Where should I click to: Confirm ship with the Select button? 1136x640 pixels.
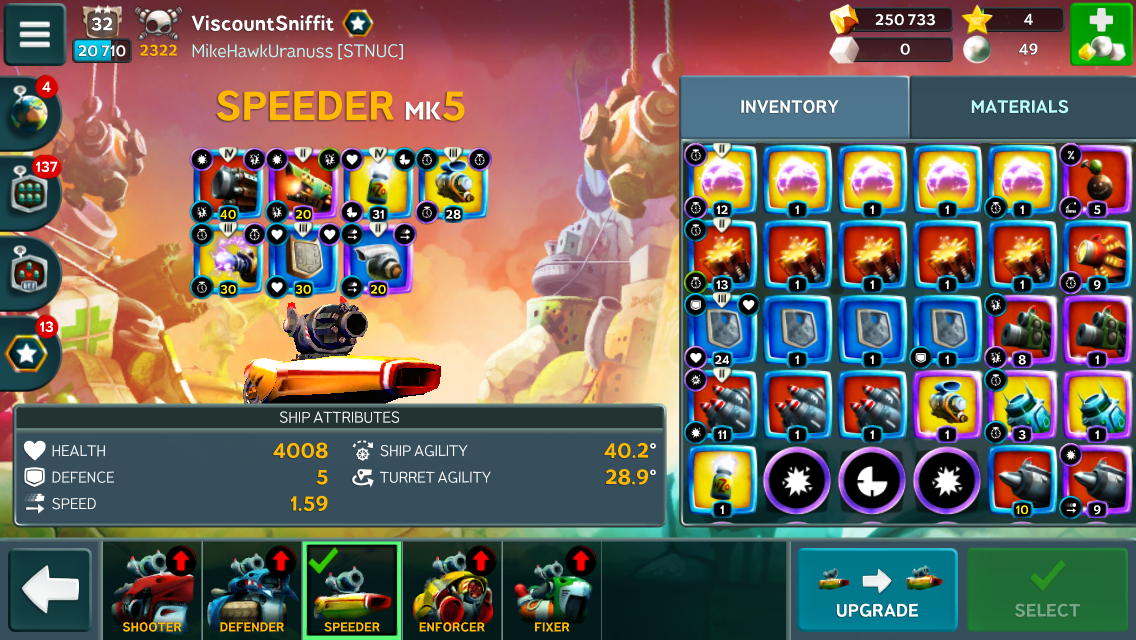(1047, 591)
